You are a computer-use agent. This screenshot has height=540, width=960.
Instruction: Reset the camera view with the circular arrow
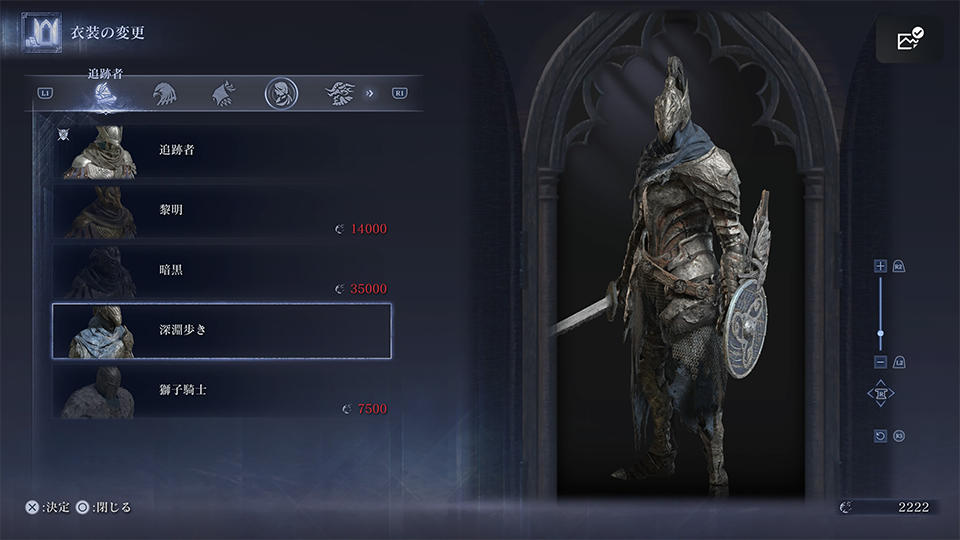pos(880,436)
